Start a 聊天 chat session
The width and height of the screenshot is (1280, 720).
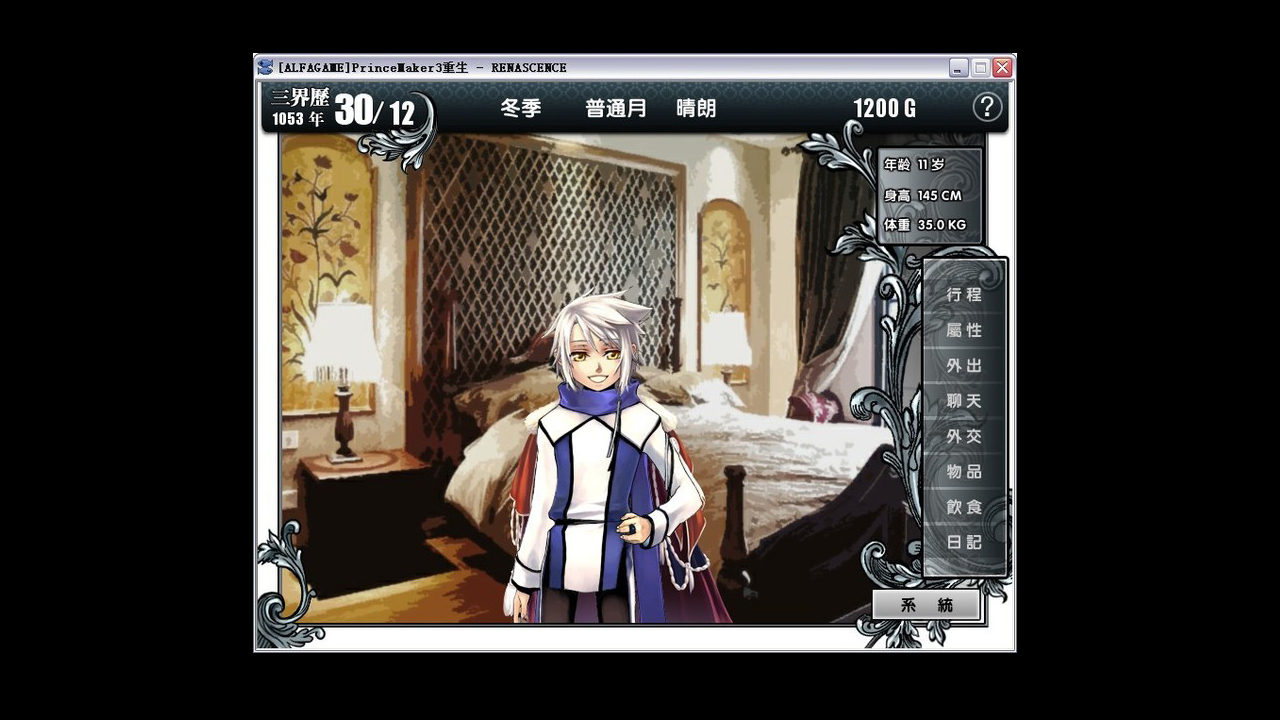(x=963, y=401)
